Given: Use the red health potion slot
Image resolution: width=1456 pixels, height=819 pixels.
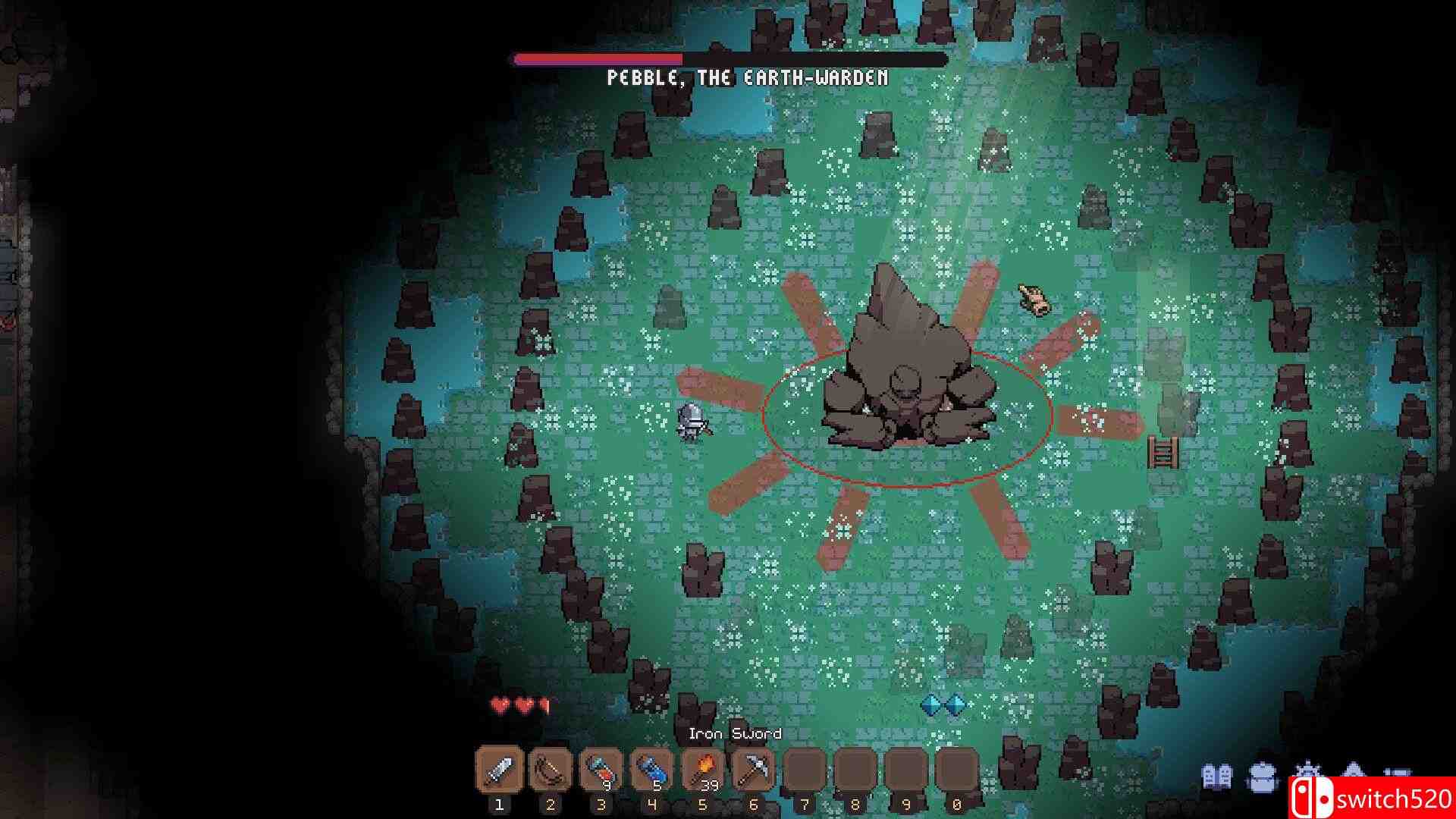Looking at the screenshot, I should [x=601, y=771].
